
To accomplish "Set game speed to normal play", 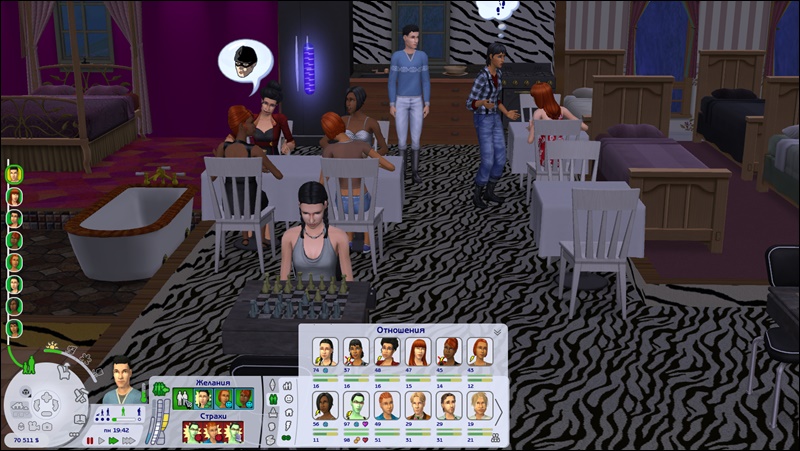I will (x=101, y=440).
